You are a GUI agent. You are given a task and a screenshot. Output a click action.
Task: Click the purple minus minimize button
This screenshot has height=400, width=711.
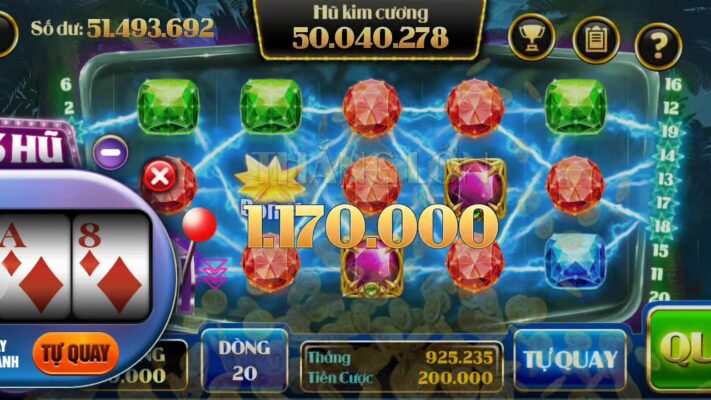click(111, 152)
